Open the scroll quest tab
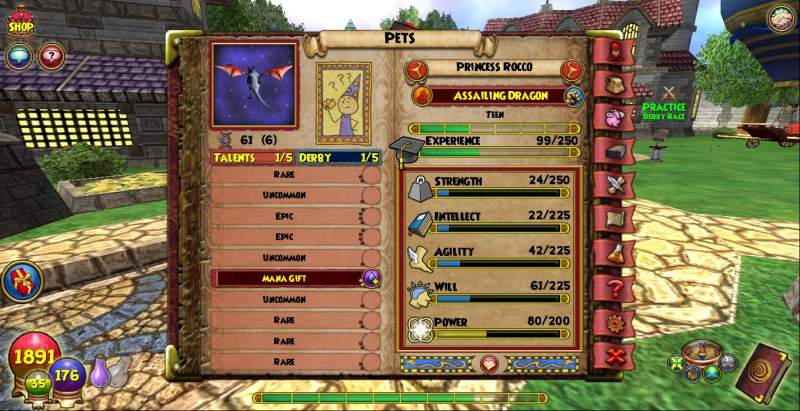Viewport: 800px width, 411px height. coord(615,218)
